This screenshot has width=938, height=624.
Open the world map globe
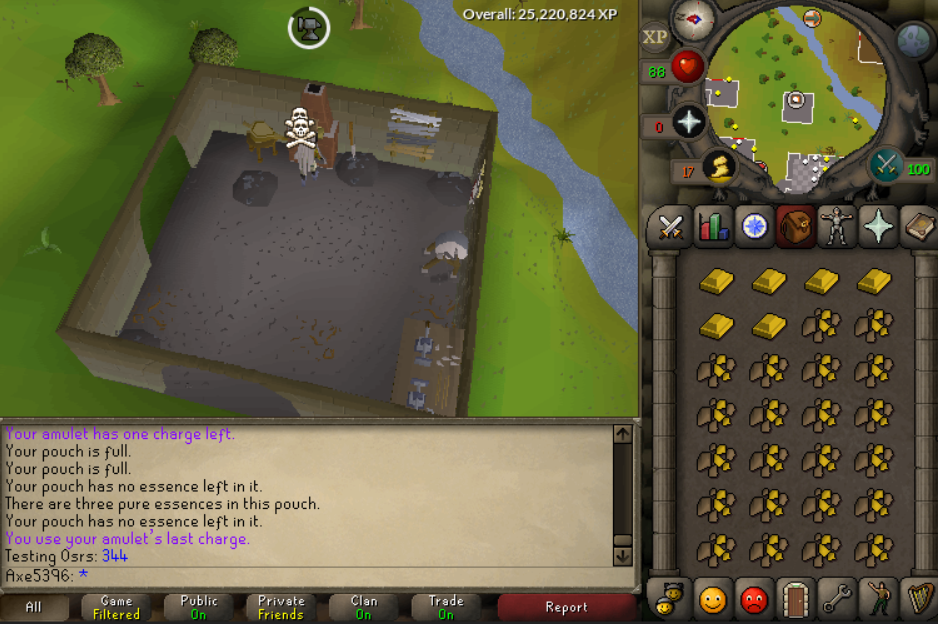[x=914, y=40]
